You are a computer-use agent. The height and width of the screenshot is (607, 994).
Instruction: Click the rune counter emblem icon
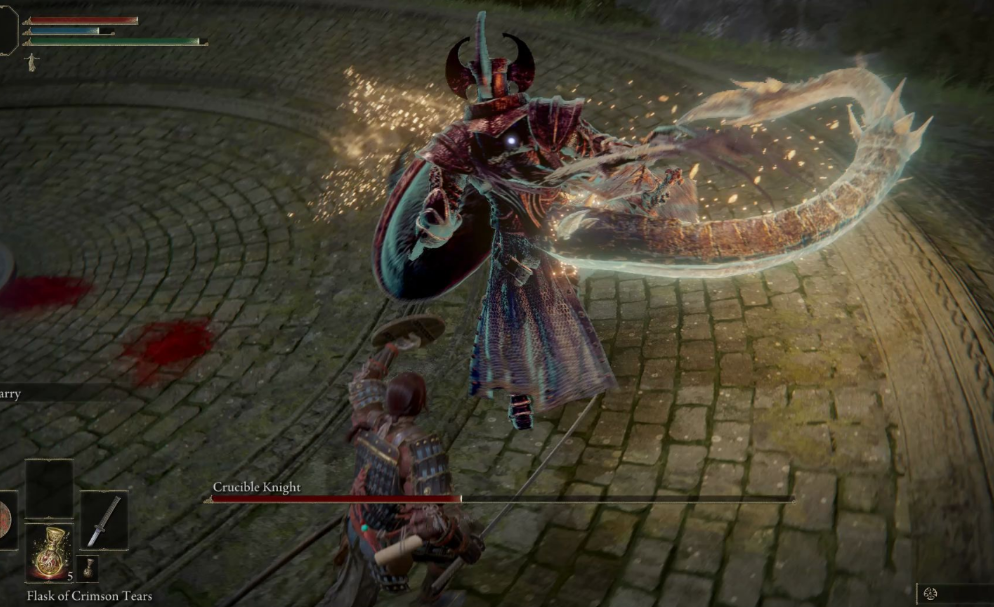click(932, 594)
